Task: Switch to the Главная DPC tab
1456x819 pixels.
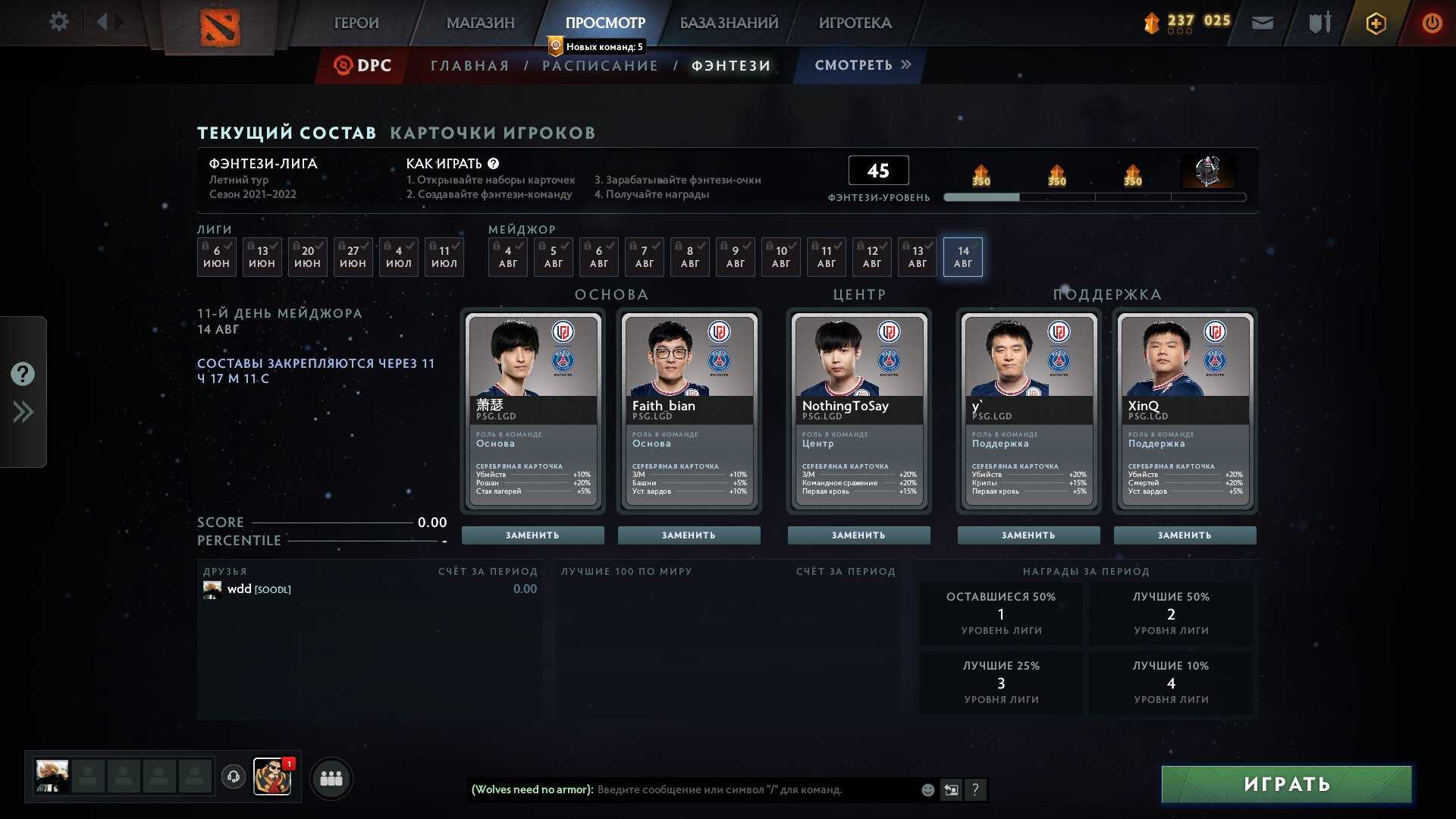Action: coord(470,66)
